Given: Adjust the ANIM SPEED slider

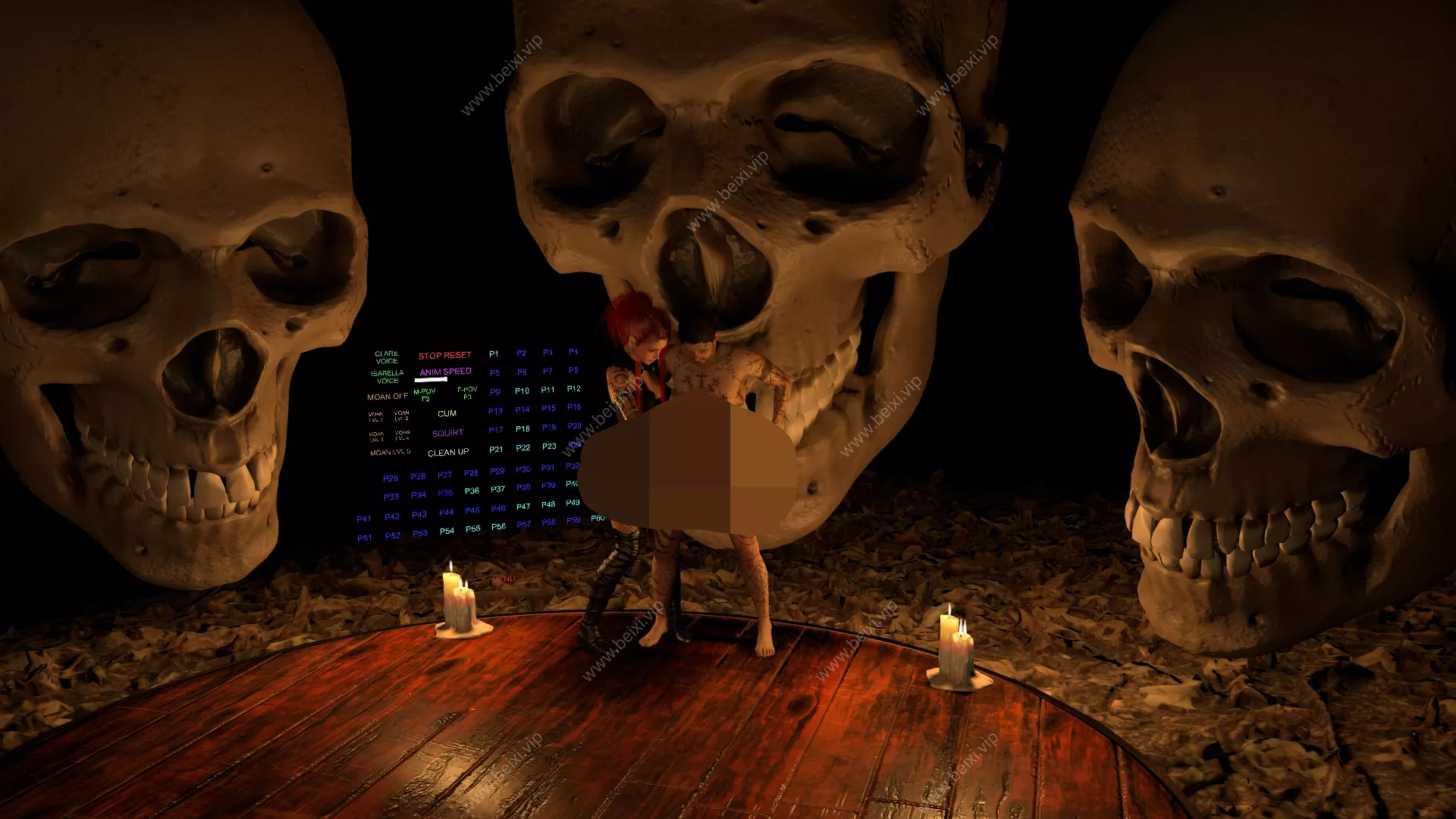Looking at the screenshot, I should (431, 380).
